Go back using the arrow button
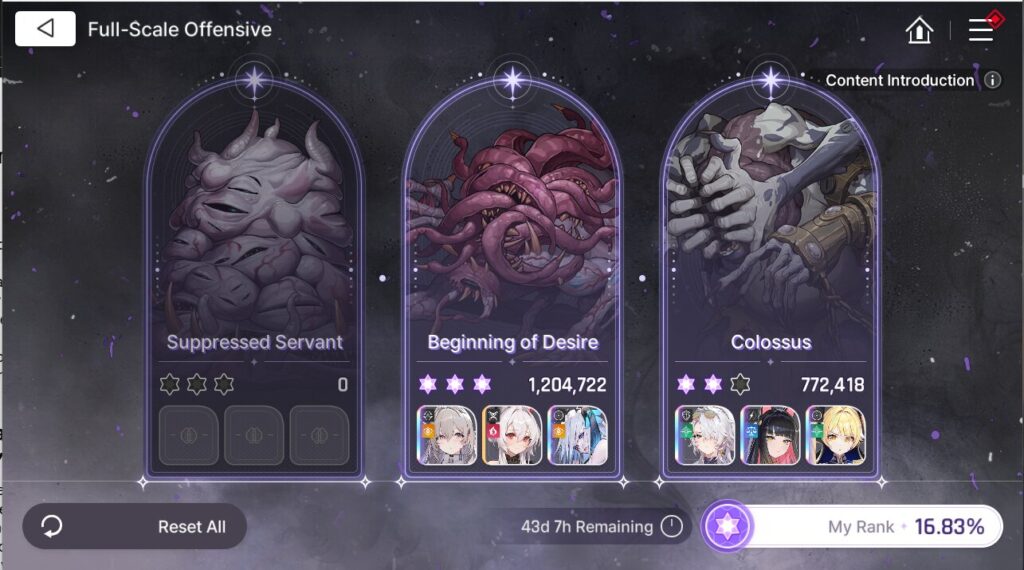Viewport: 1024px width, 570px height. 45,29
